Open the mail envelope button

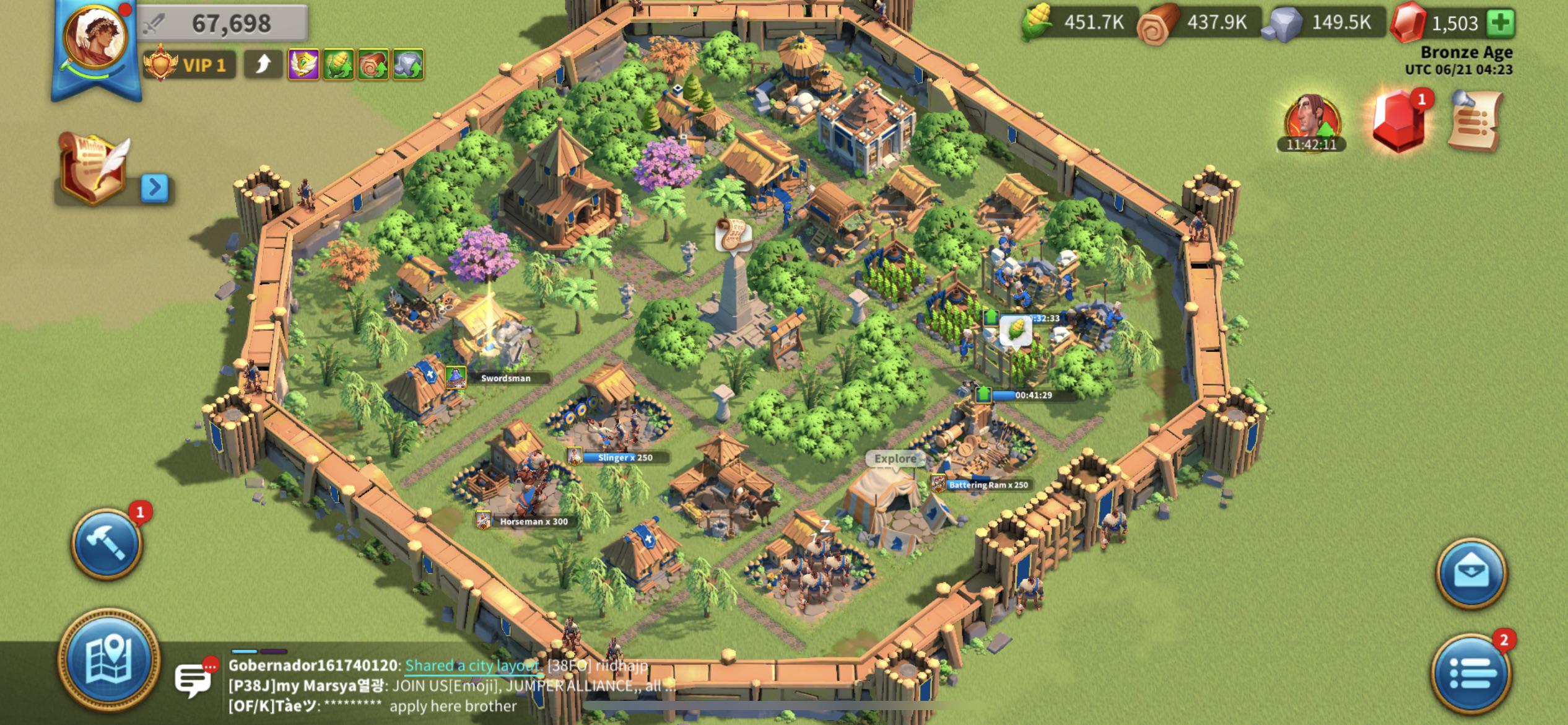pyautogui.click(x=1471, y=573)
